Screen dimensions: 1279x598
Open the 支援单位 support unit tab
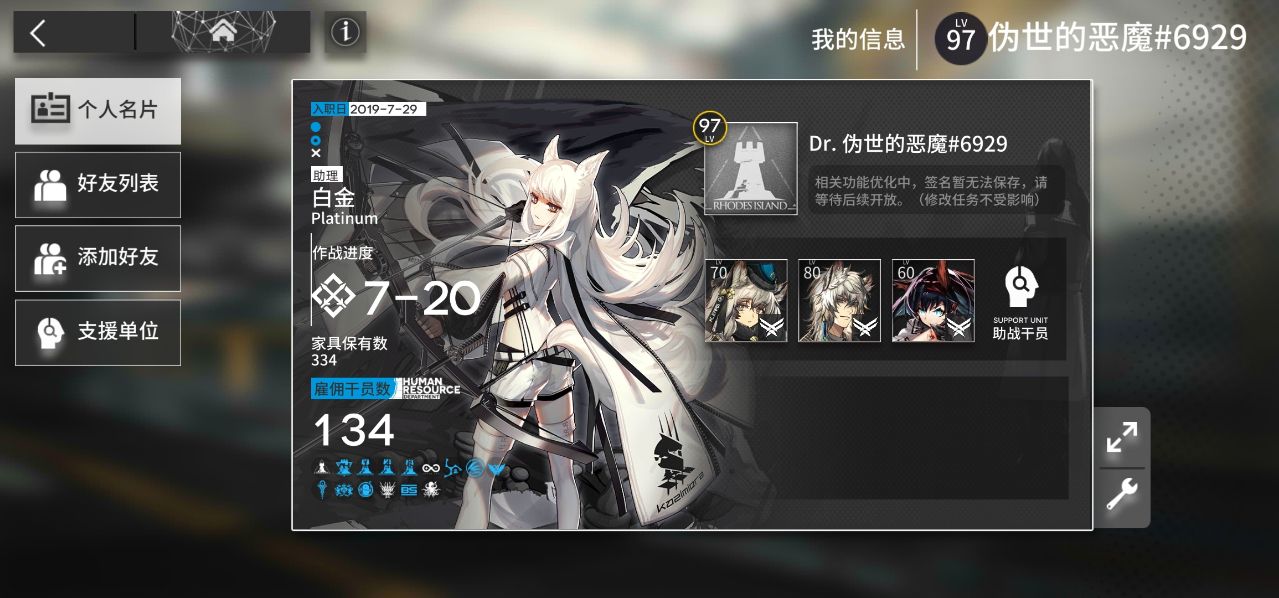(98, 332)
